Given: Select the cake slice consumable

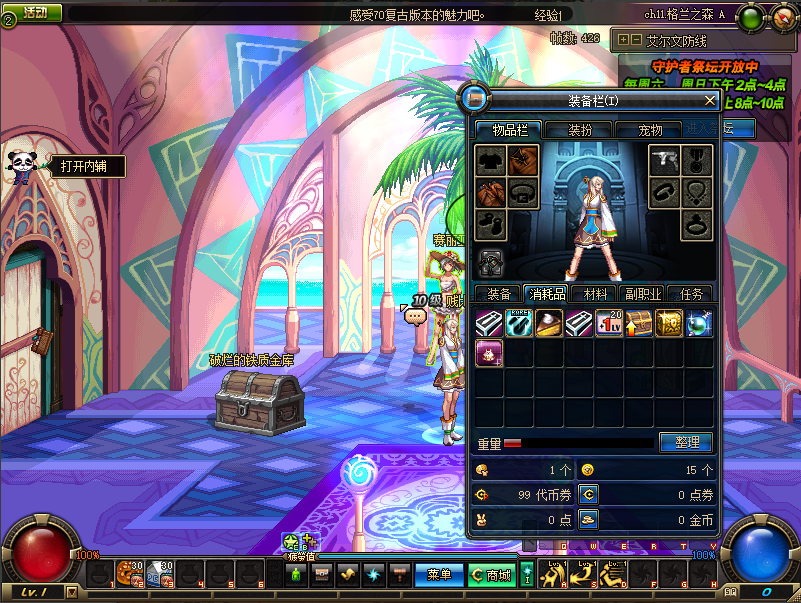Looking at the screenshot, I should point(549,323).
